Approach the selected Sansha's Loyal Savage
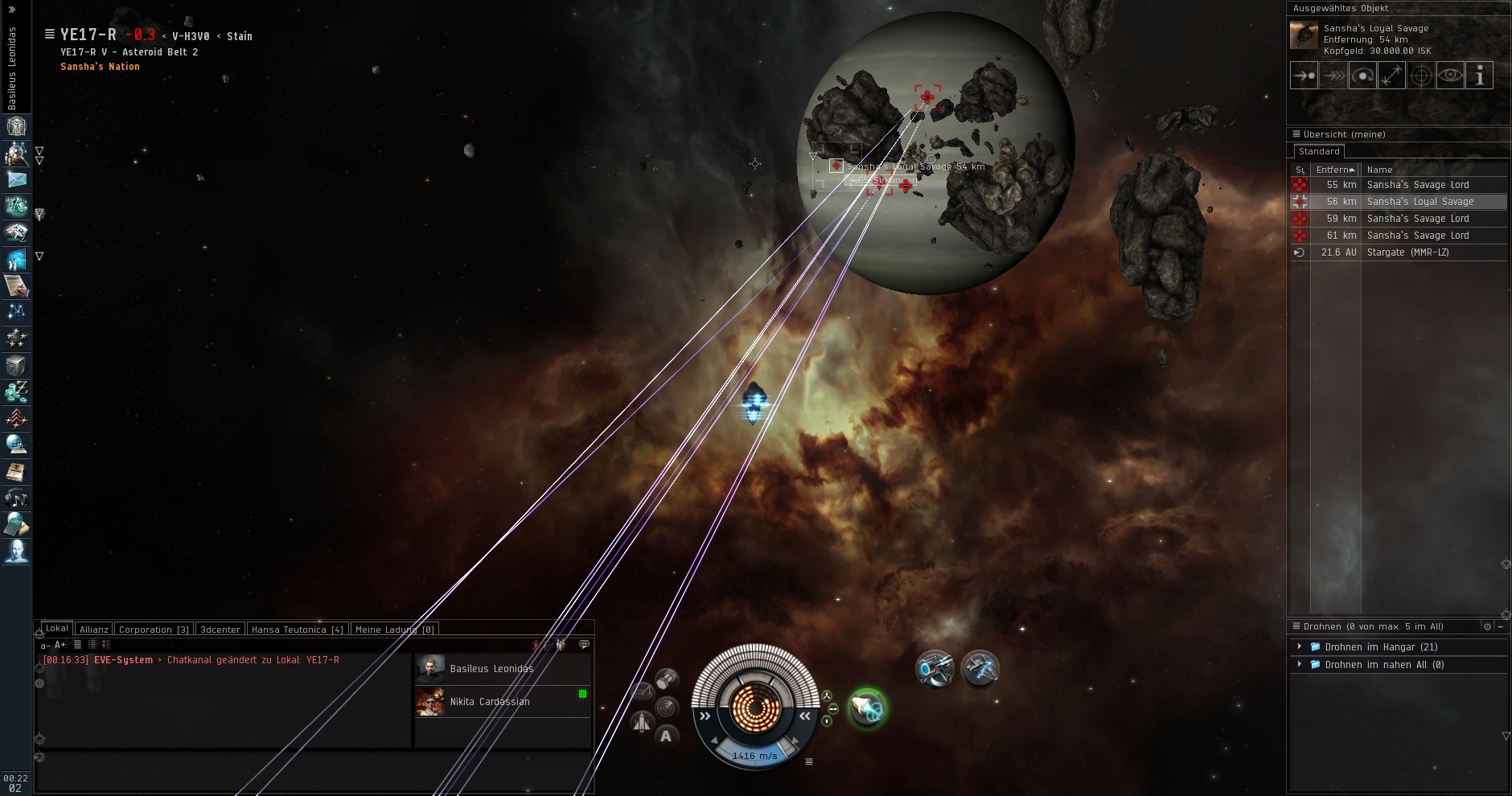 point(1303,76)
